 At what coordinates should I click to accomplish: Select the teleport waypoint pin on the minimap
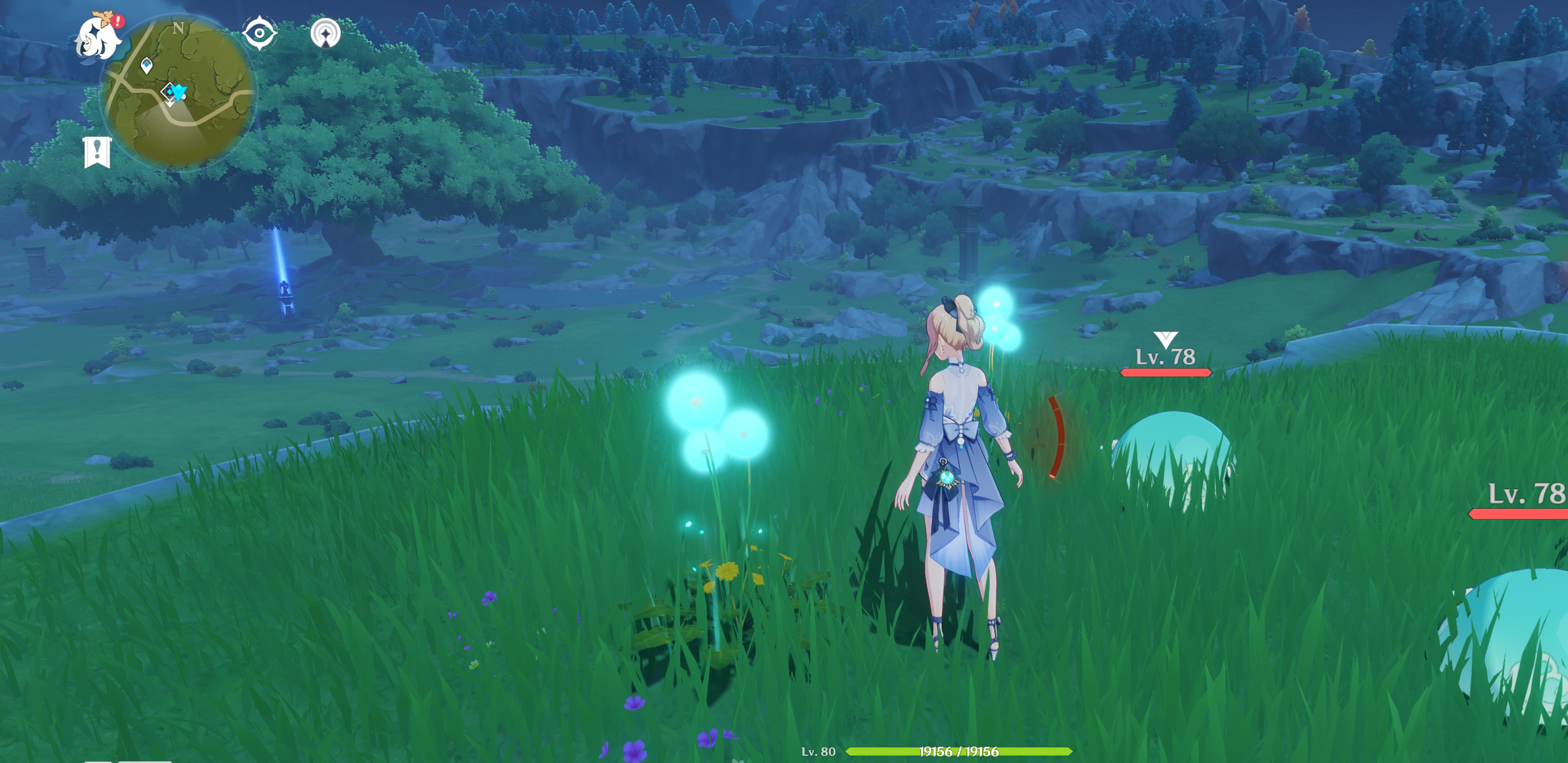click(146, 65)
